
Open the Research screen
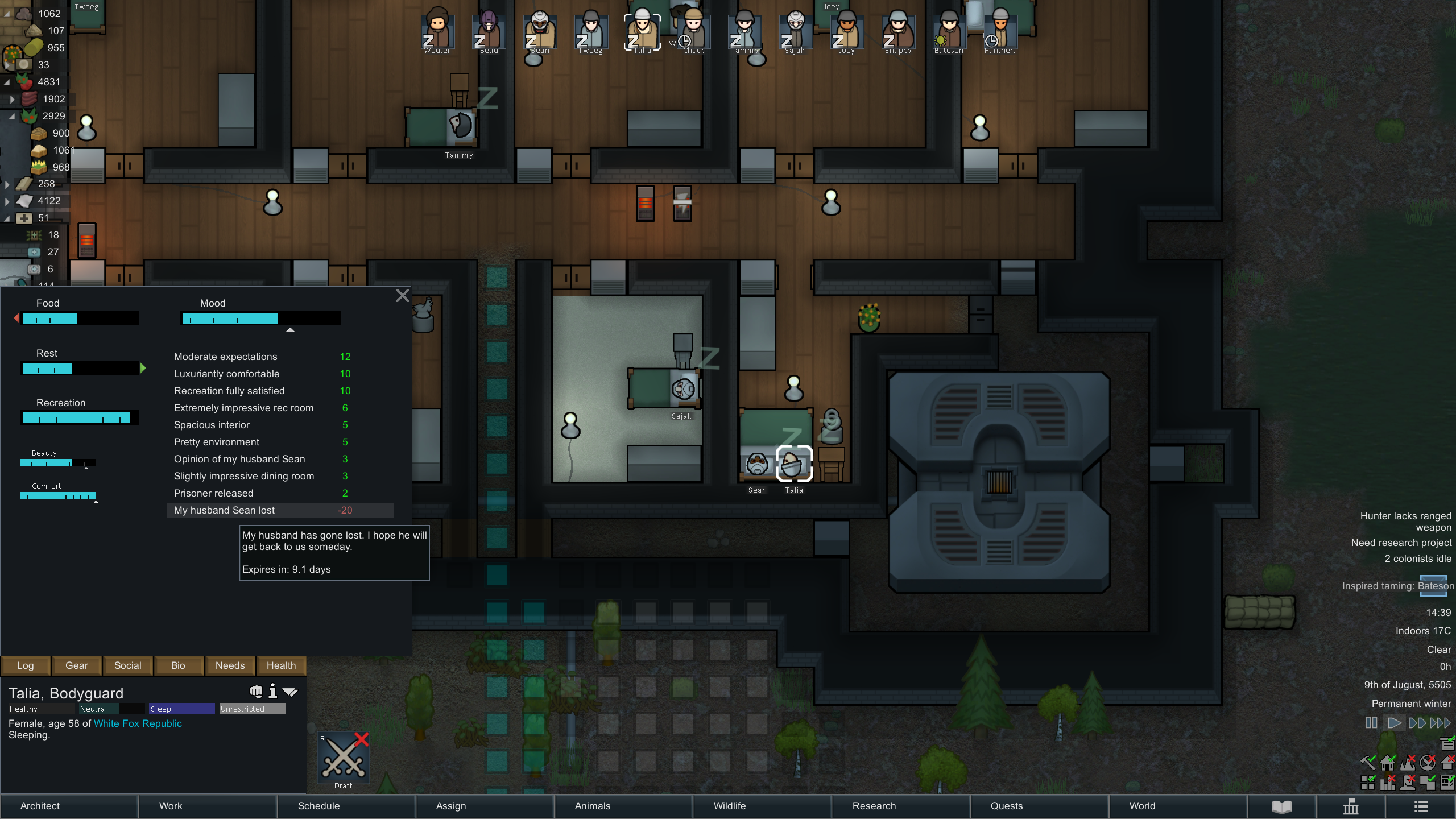point(874,806)
